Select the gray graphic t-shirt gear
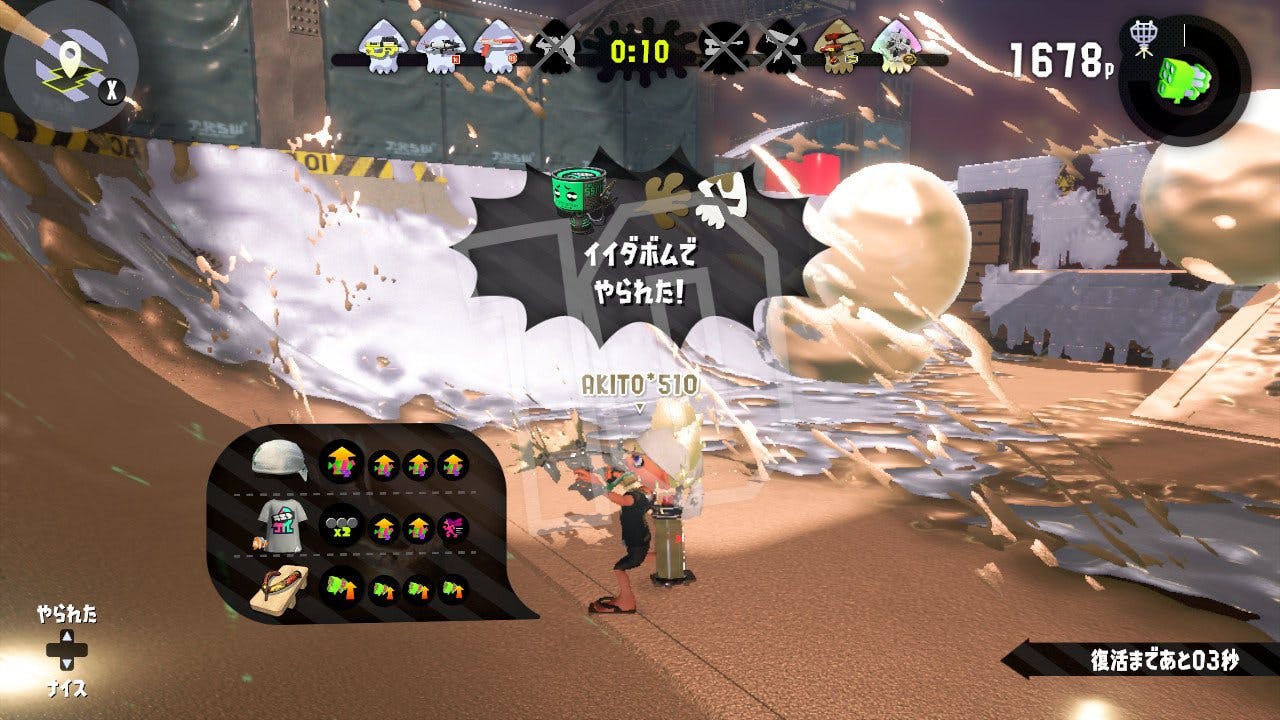 277,524
